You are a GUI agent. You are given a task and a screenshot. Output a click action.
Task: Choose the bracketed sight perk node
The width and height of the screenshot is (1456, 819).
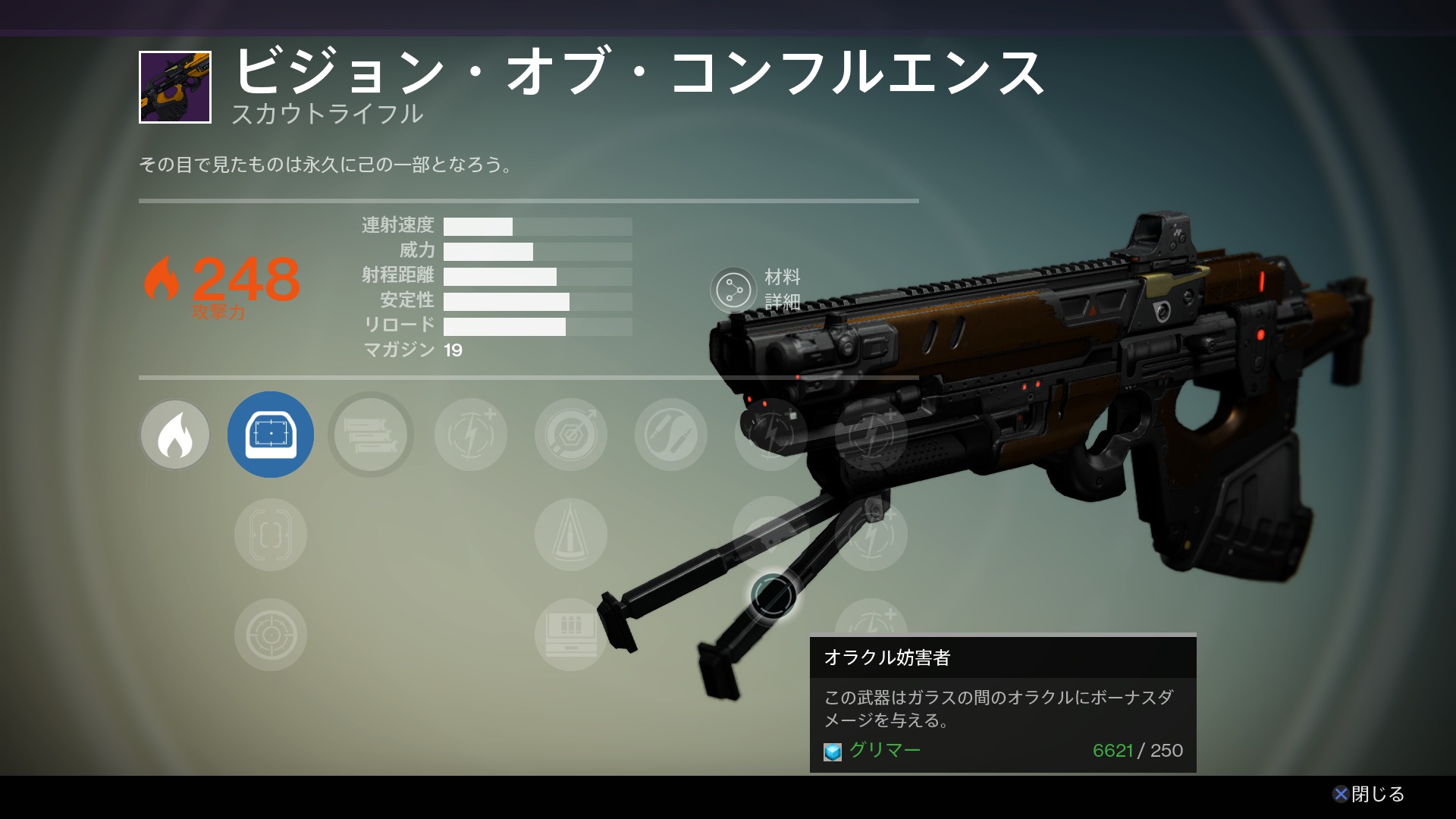[x=271, y=535]
